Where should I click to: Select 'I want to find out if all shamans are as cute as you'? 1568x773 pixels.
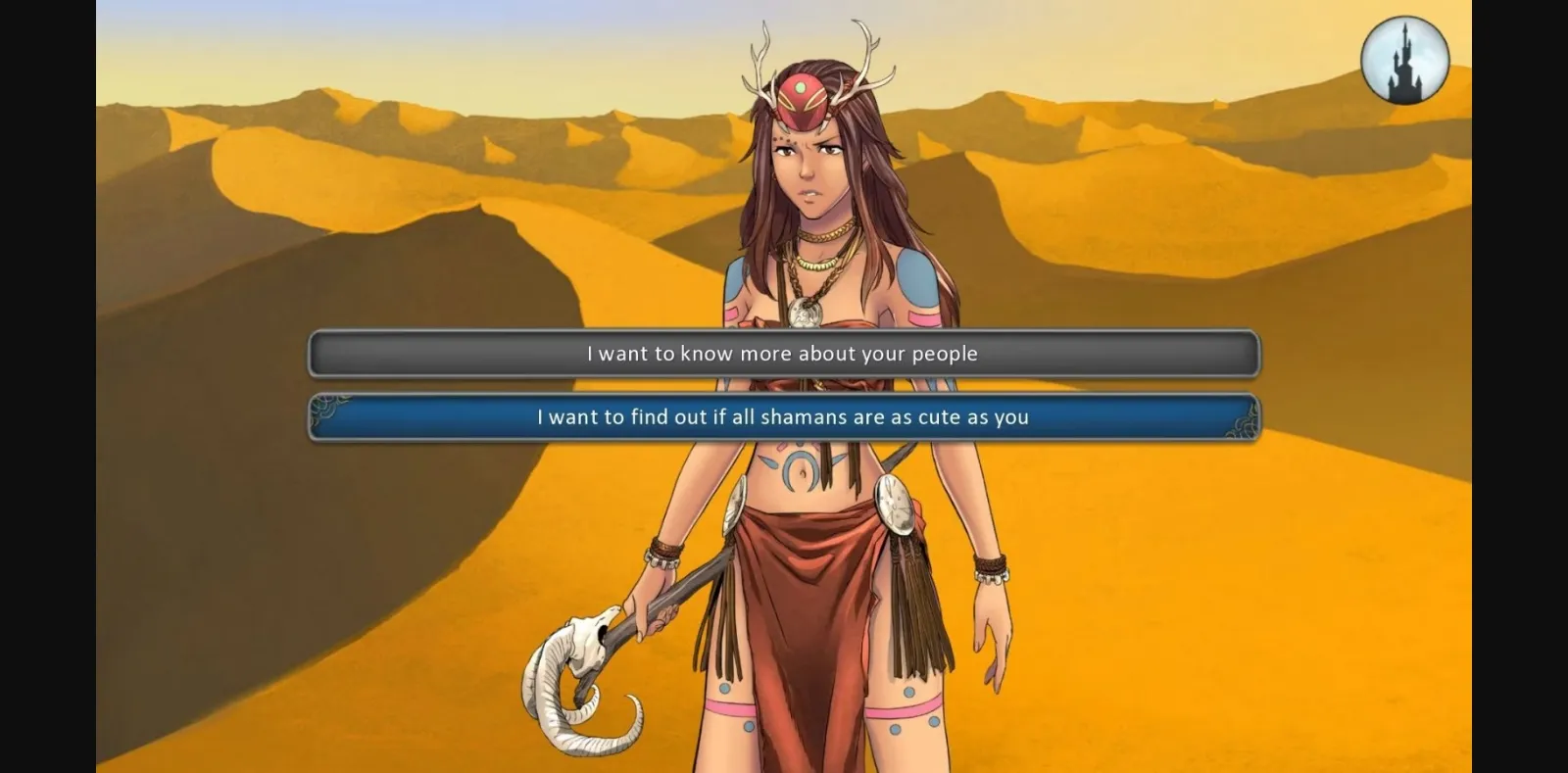tap(782, 416)
